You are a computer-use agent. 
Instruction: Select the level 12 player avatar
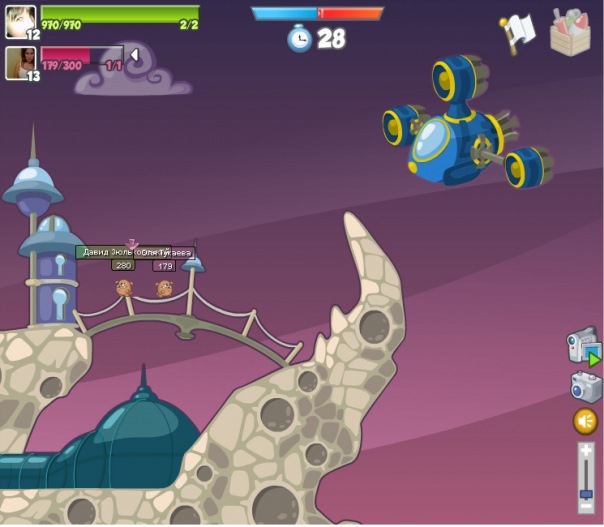pyautogui.click(x=20, y=22)
